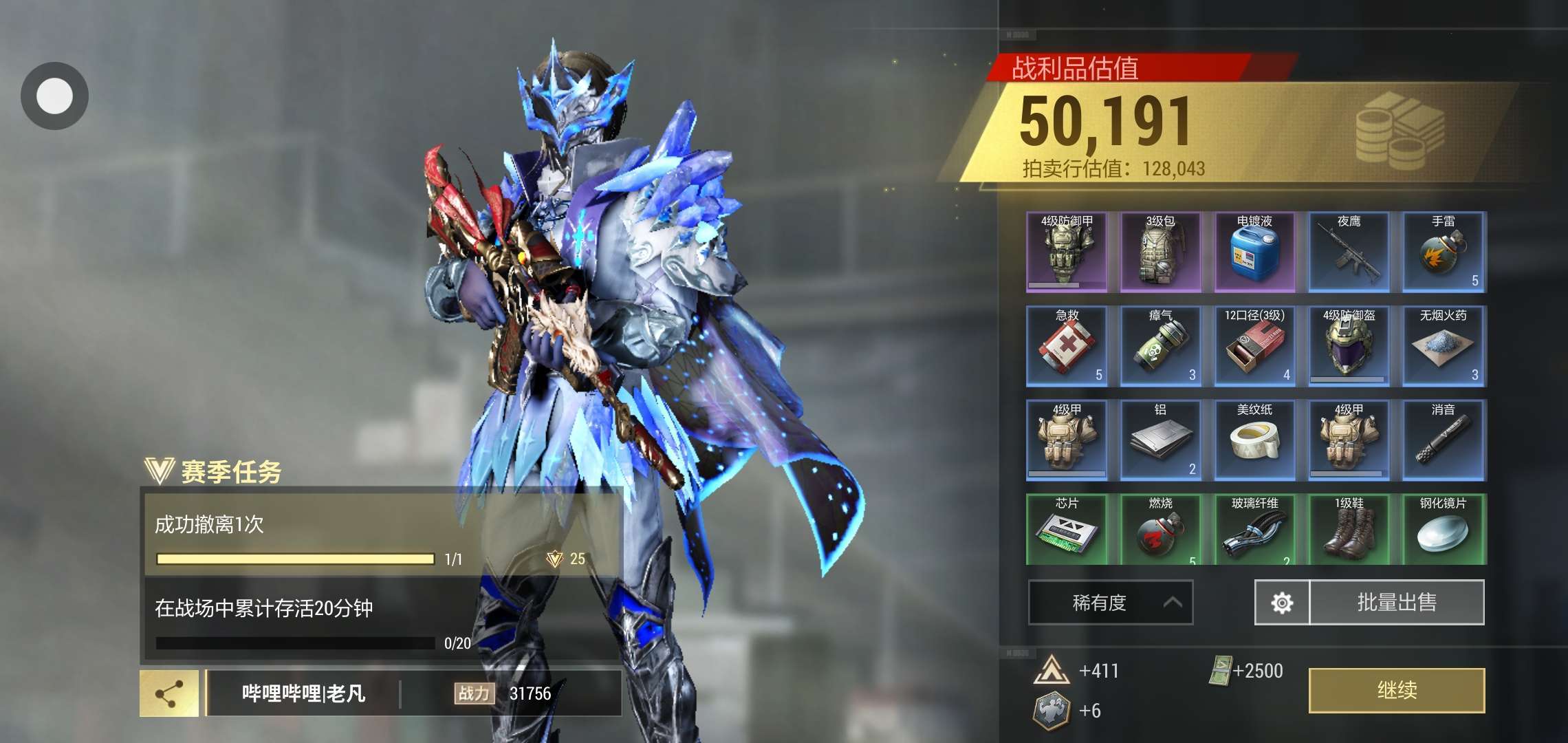The image size is (1568, 743).
Task: Select the 12口径 shotgun ammo box
Action: [1255, 346]
